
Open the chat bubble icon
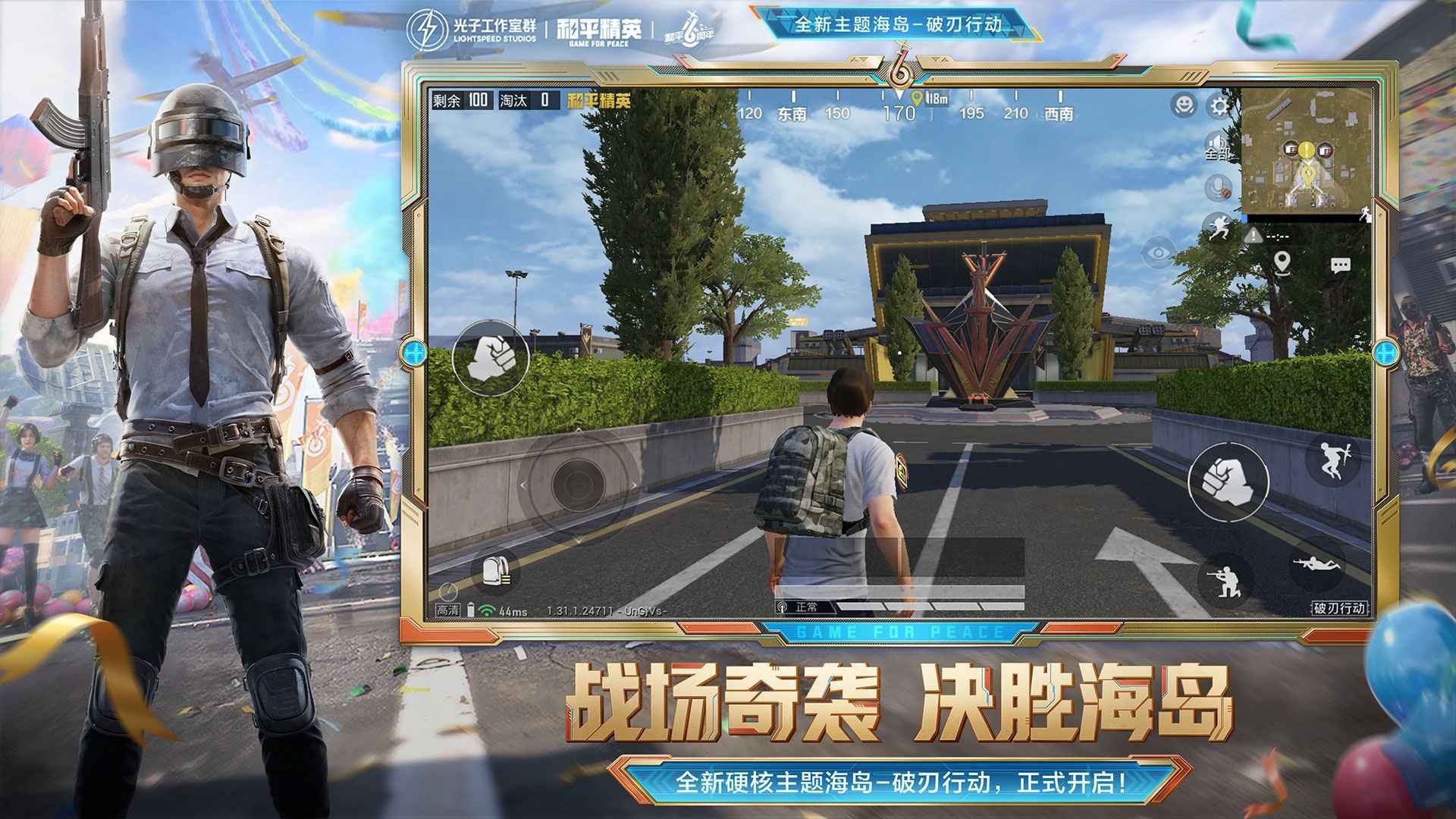coord(1340,265)
